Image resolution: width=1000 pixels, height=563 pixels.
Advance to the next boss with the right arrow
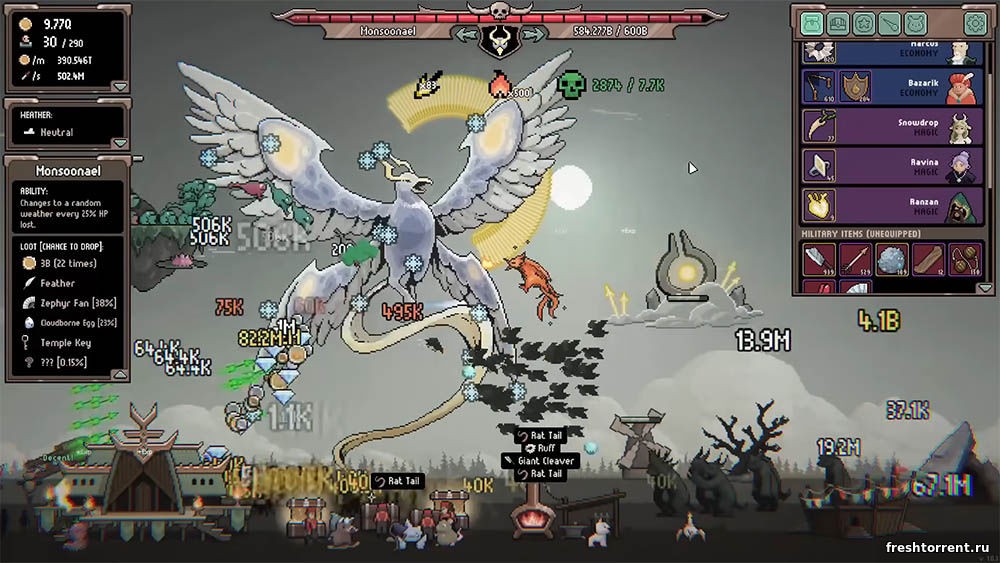[x=532, y=34]
